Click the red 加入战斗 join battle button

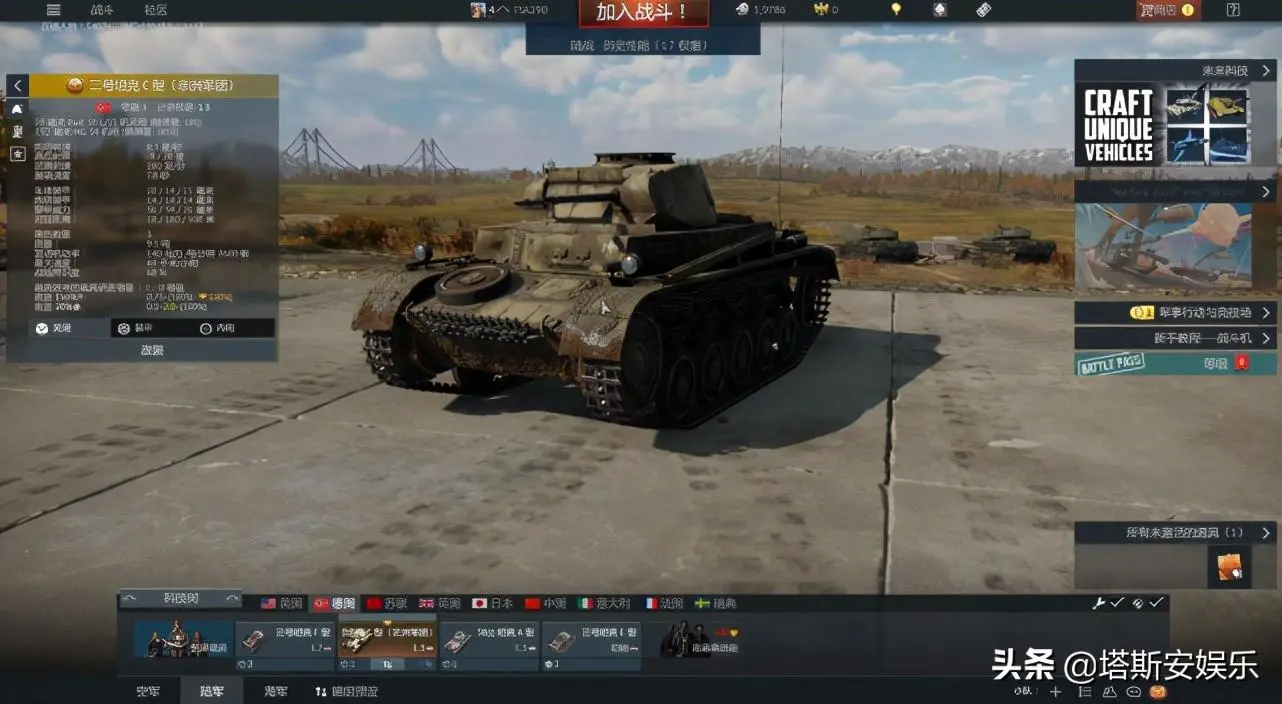coord(643,12)
